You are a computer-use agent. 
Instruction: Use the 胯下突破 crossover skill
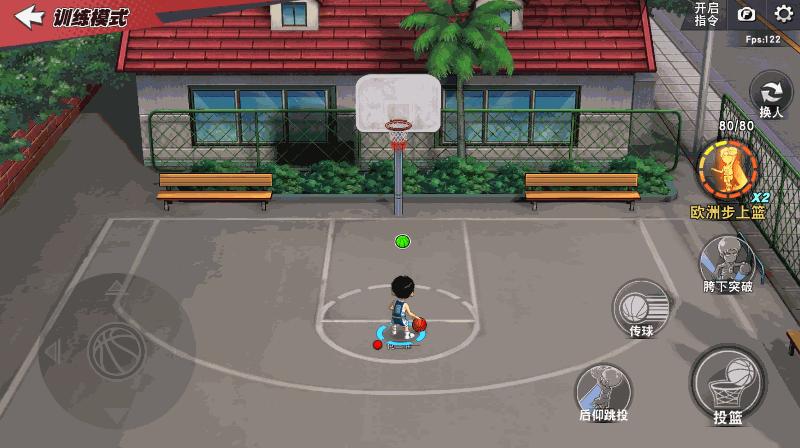727,262
